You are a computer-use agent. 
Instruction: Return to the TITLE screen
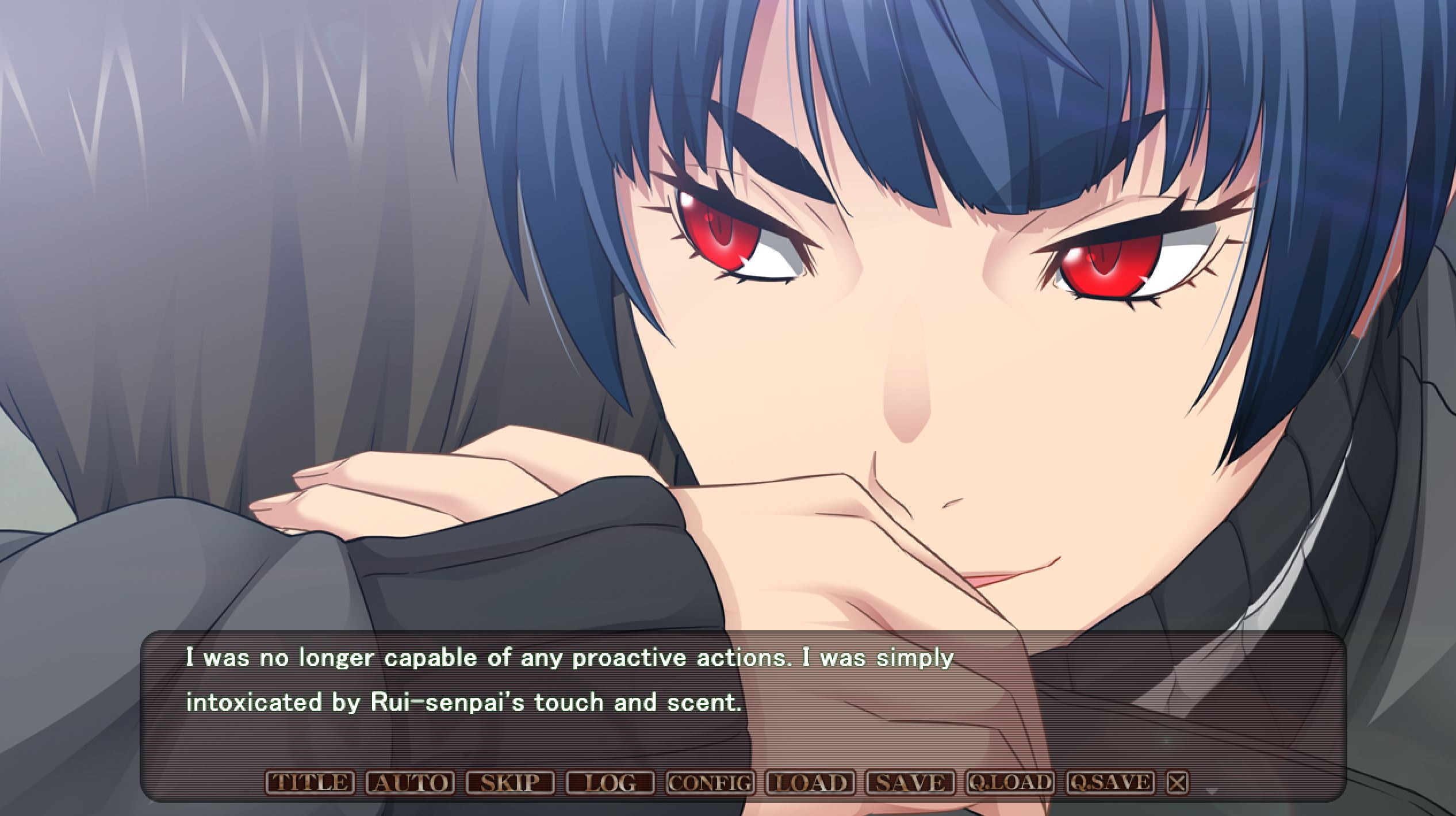[309, 782]
